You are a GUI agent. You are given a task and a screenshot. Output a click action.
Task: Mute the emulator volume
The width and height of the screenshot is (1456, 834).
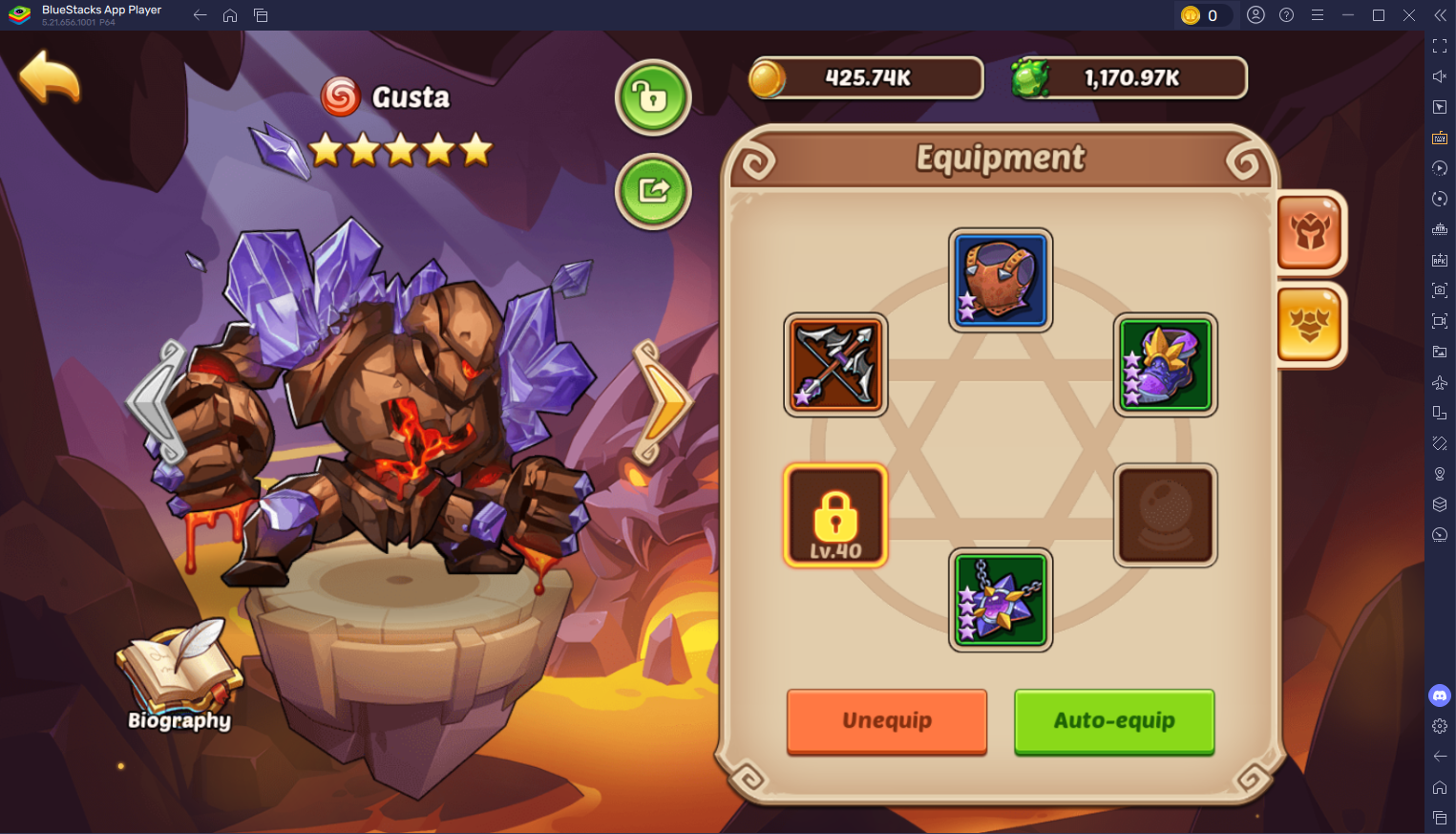(1440, 74)
